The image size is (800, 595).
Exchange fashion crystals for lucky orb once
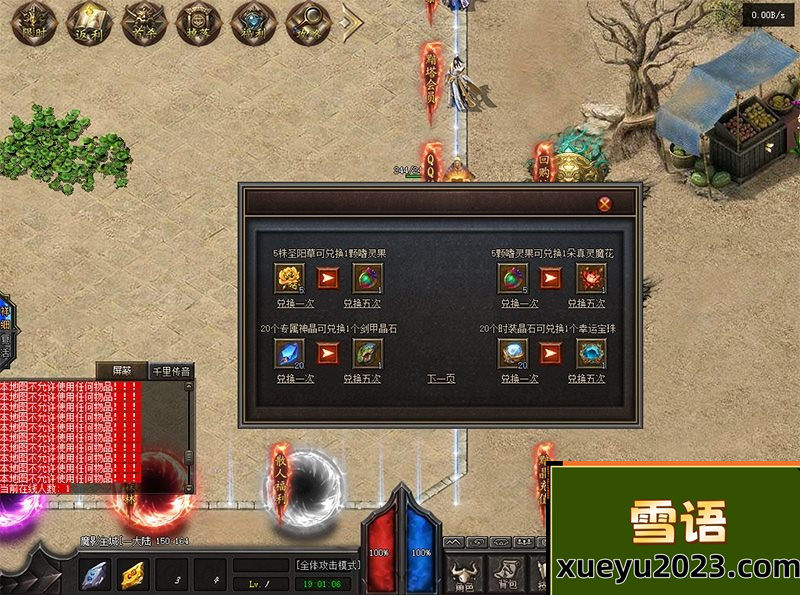(x=518, y=379)
